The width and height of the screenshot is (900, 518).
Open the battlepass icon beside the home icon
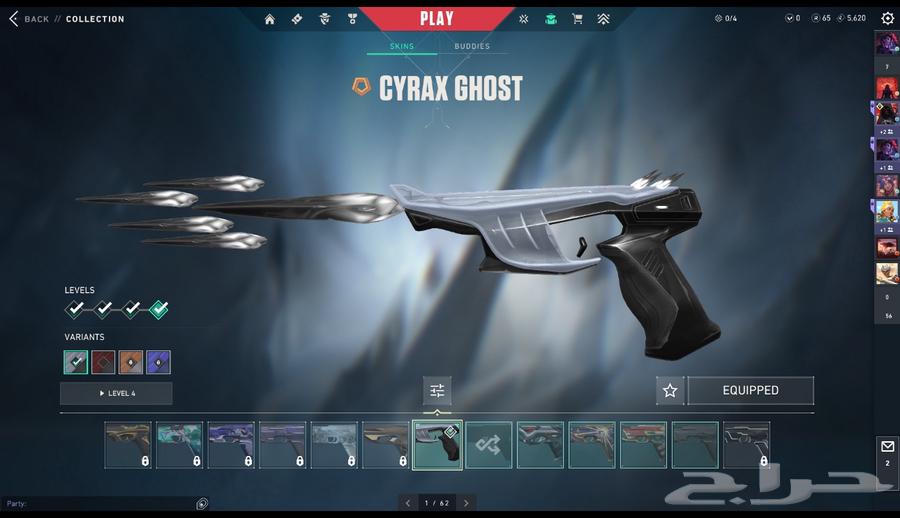point(297,19)
